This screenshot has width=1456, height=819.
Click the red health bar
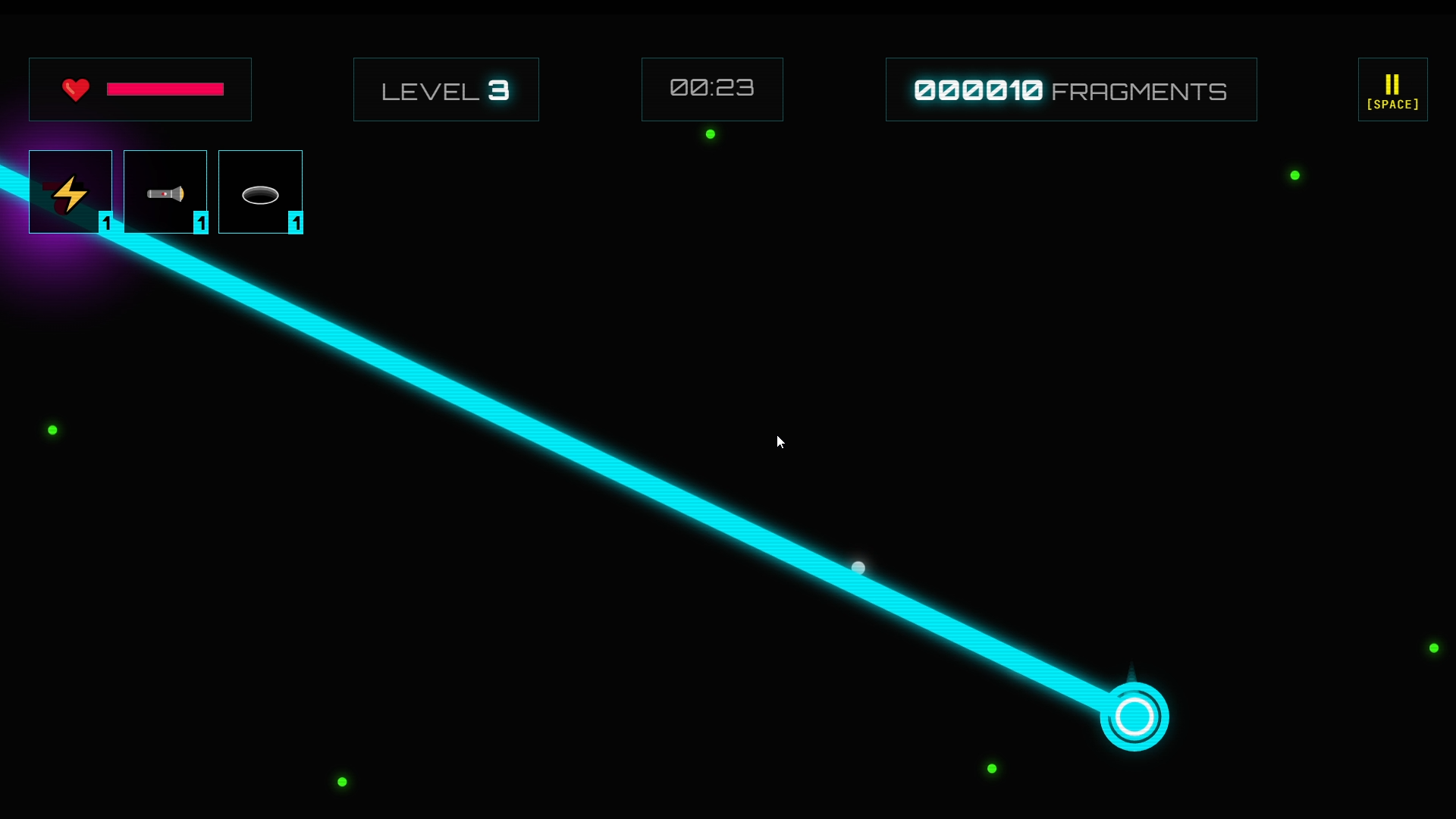[x=165, y=89]
